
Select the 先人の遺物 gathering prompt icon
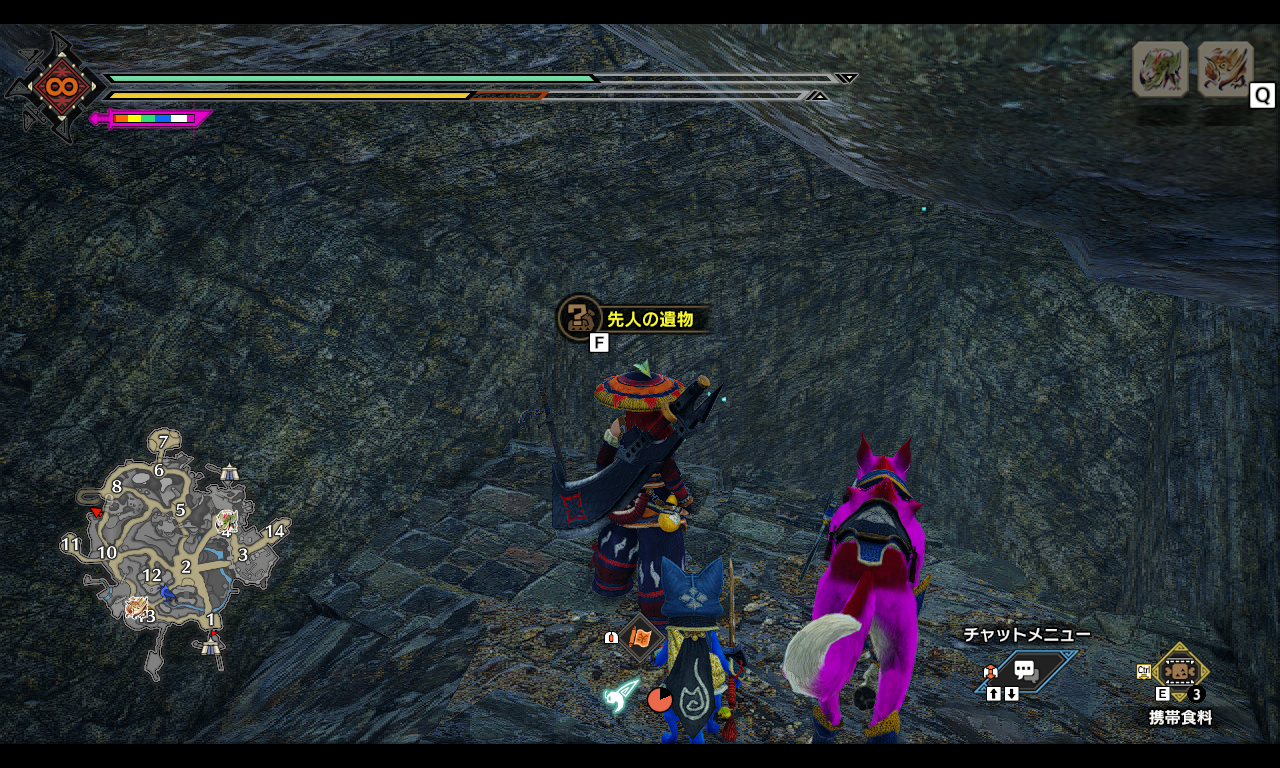pos(578,318)
